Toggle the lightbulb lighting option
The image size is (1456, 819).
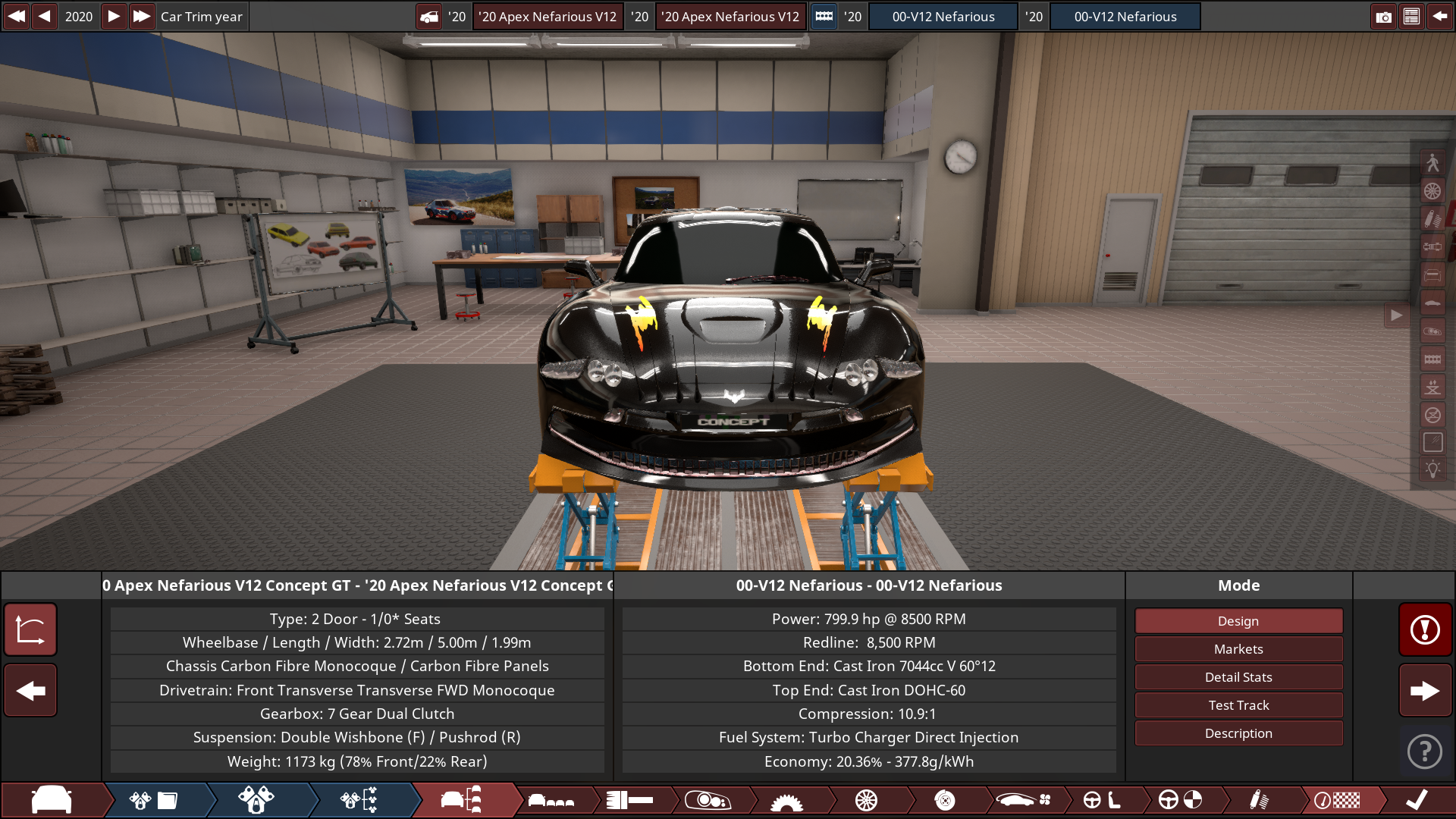pyautogui.click(x=1433, y=469)
